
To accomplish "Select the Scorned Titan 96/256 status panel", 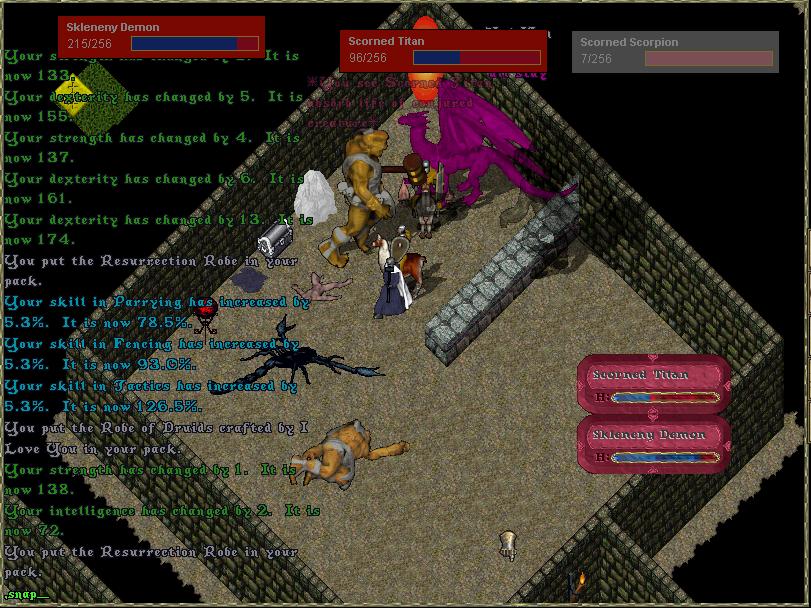I will 444,50.
